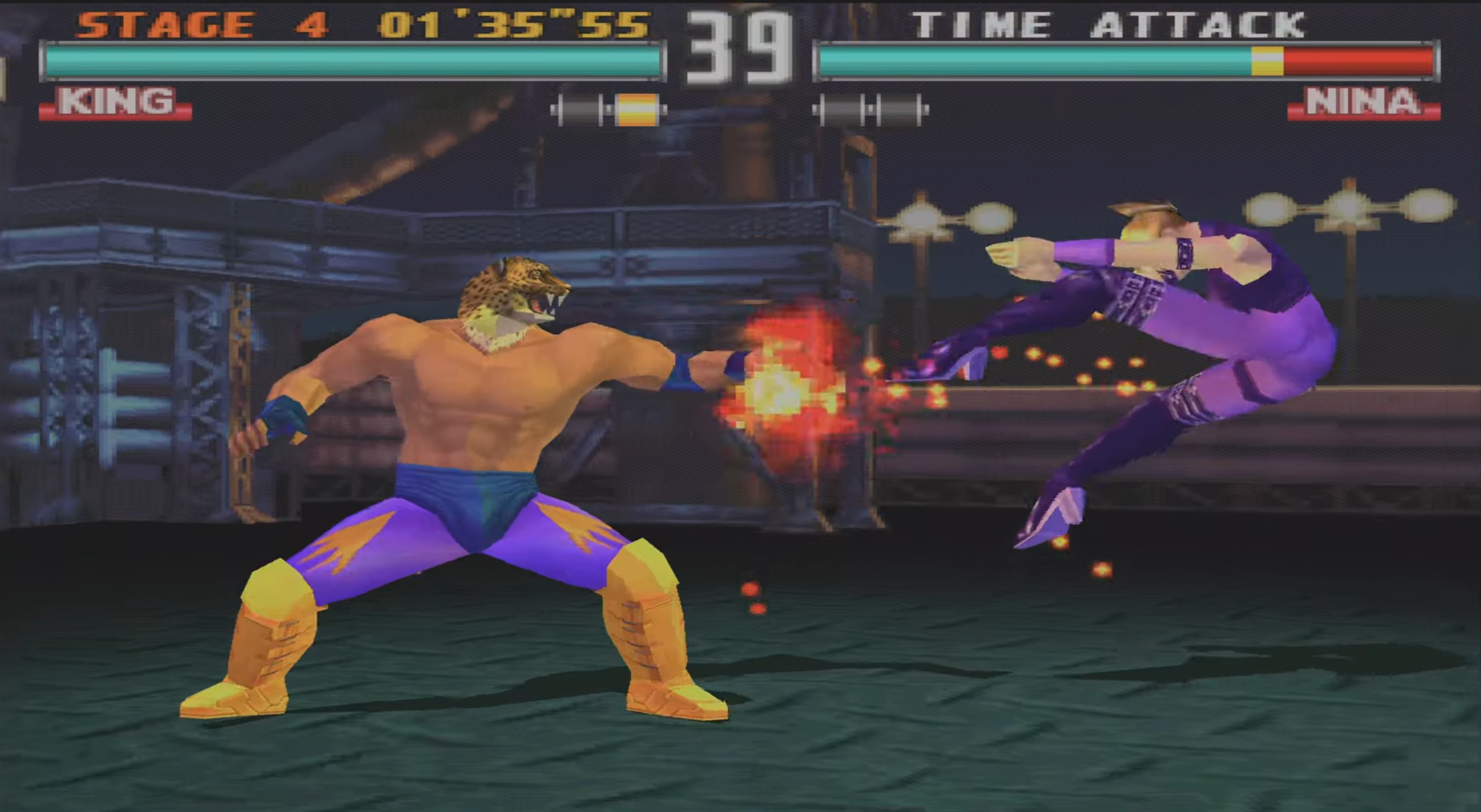
Task: Toggle the yellow segment on Nina's health bar
Action: (1266, 60)
